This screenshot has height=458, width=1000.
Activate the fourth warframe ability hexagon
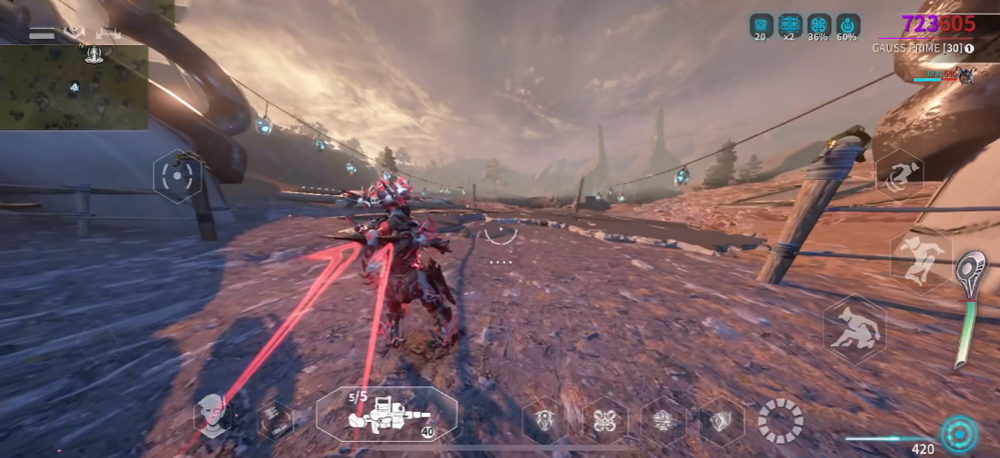(720, 420)
